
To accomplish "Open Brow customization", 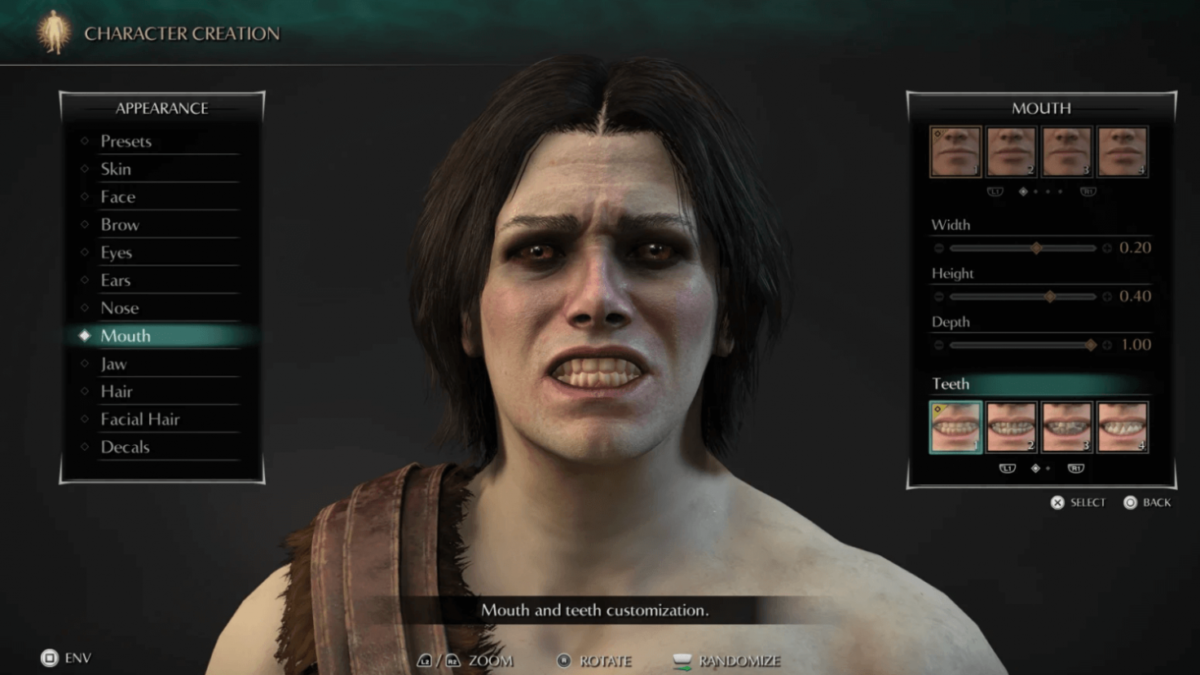I will [x=120, y=225].
